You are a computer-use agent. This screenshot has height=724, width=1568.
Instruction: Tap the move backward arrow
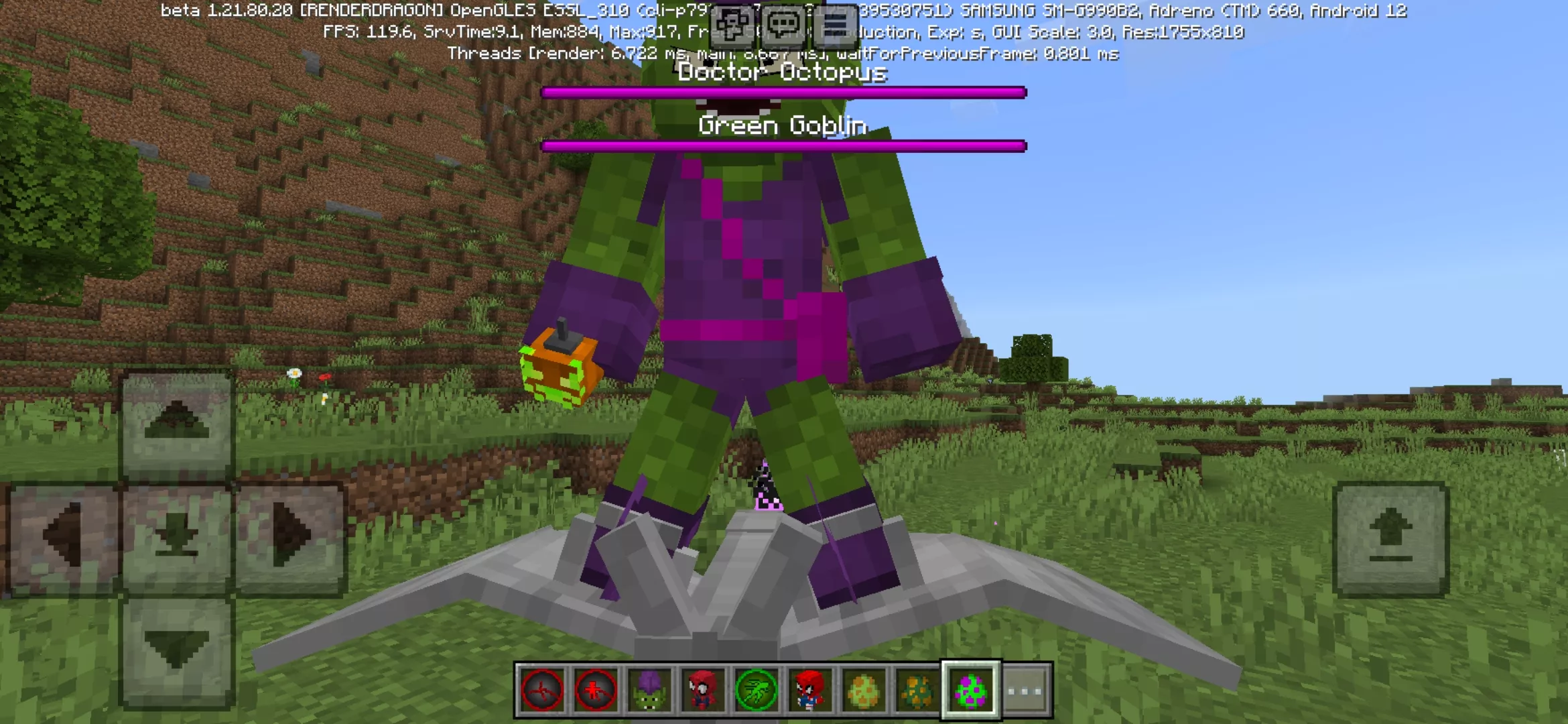(176, 650)
